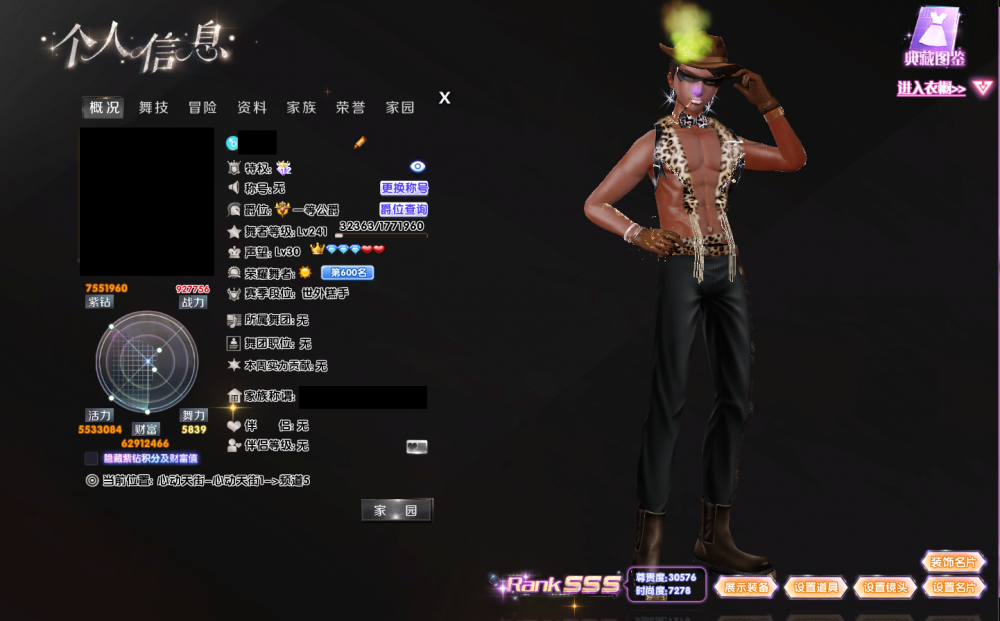This screenshot has width=1000, height=621.
Task: Open the 冒险 tab
Action: [203, 108]
